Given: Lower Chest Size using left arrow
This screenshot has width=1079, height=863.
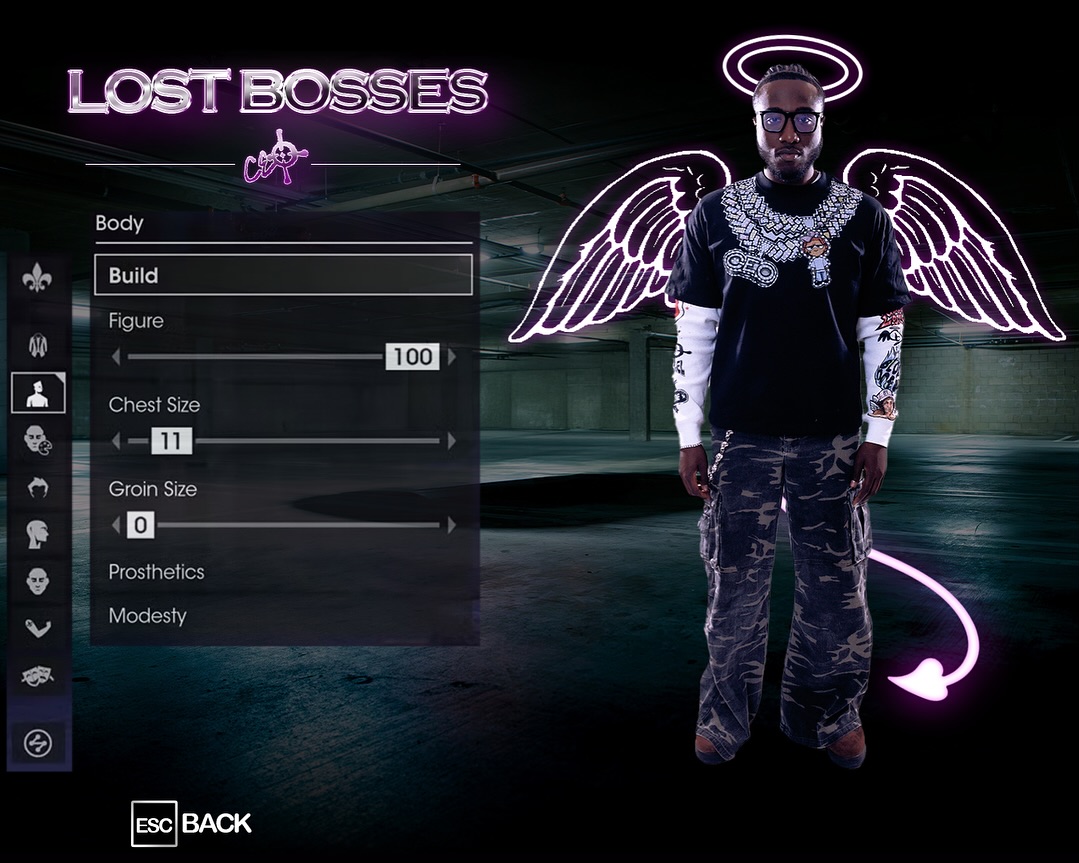Looking at the screenshot, I should (x=115, y=441).
